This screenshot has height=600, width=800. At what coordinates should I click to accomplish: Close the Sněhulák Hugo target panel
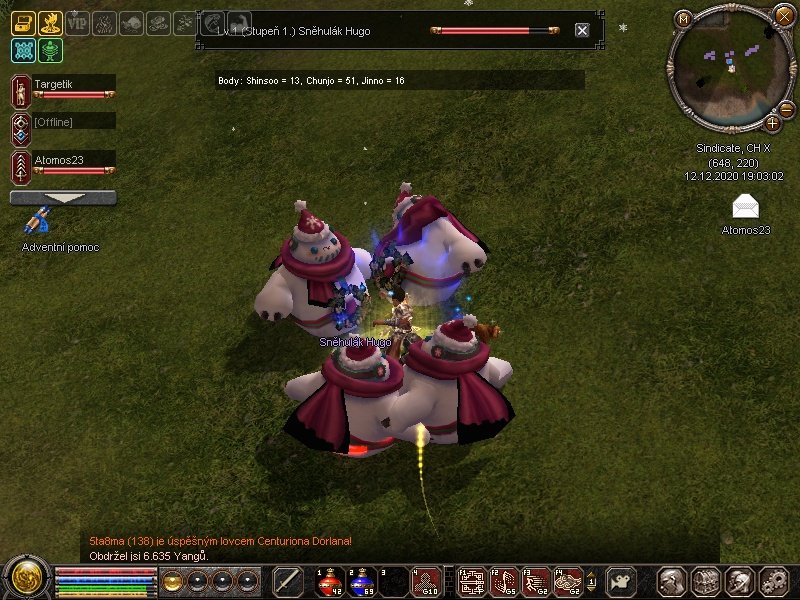[582, 30]
